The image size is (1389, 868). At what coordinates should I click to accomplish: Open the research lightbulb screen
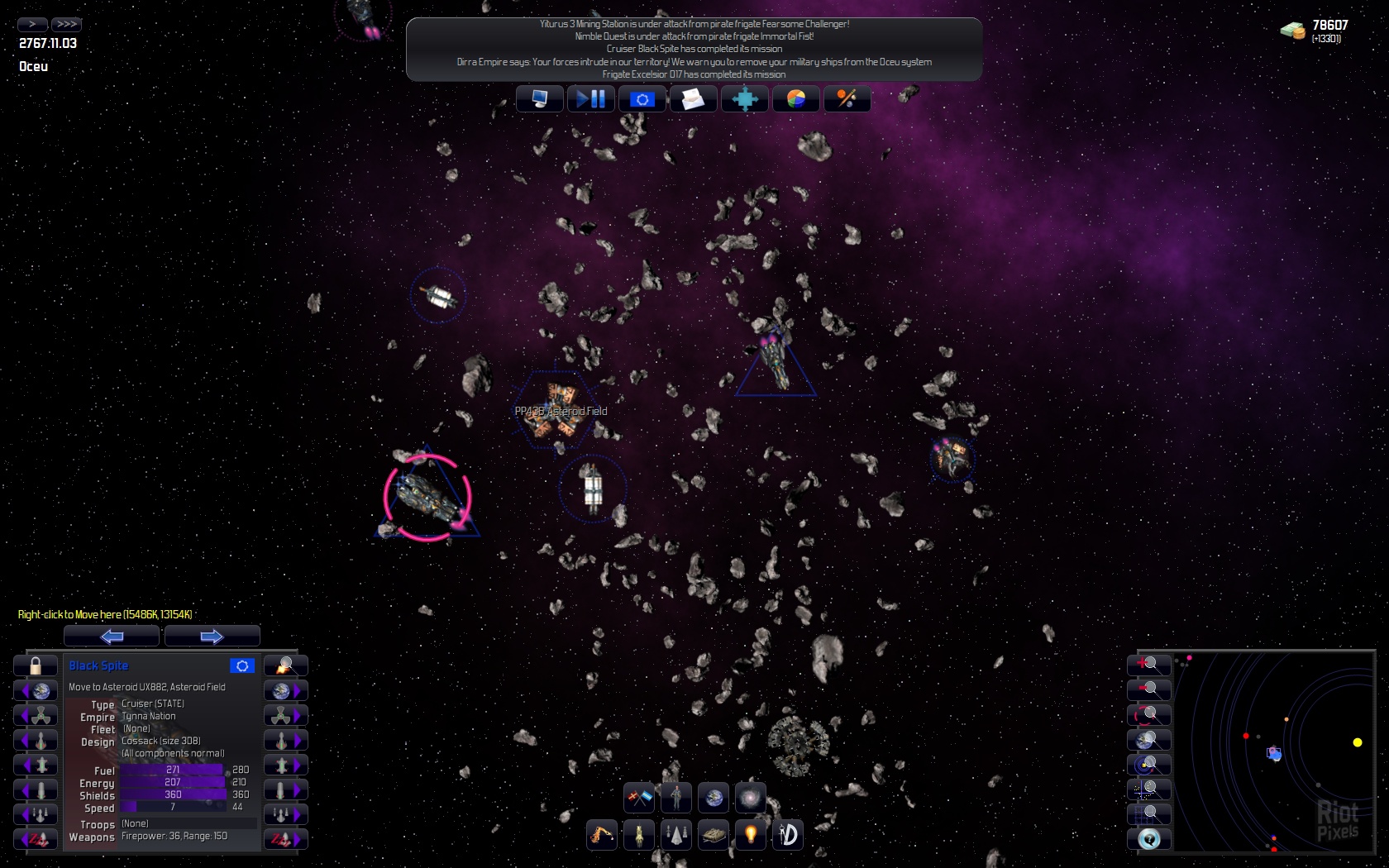pyautogui.click(x=751, y=835)
